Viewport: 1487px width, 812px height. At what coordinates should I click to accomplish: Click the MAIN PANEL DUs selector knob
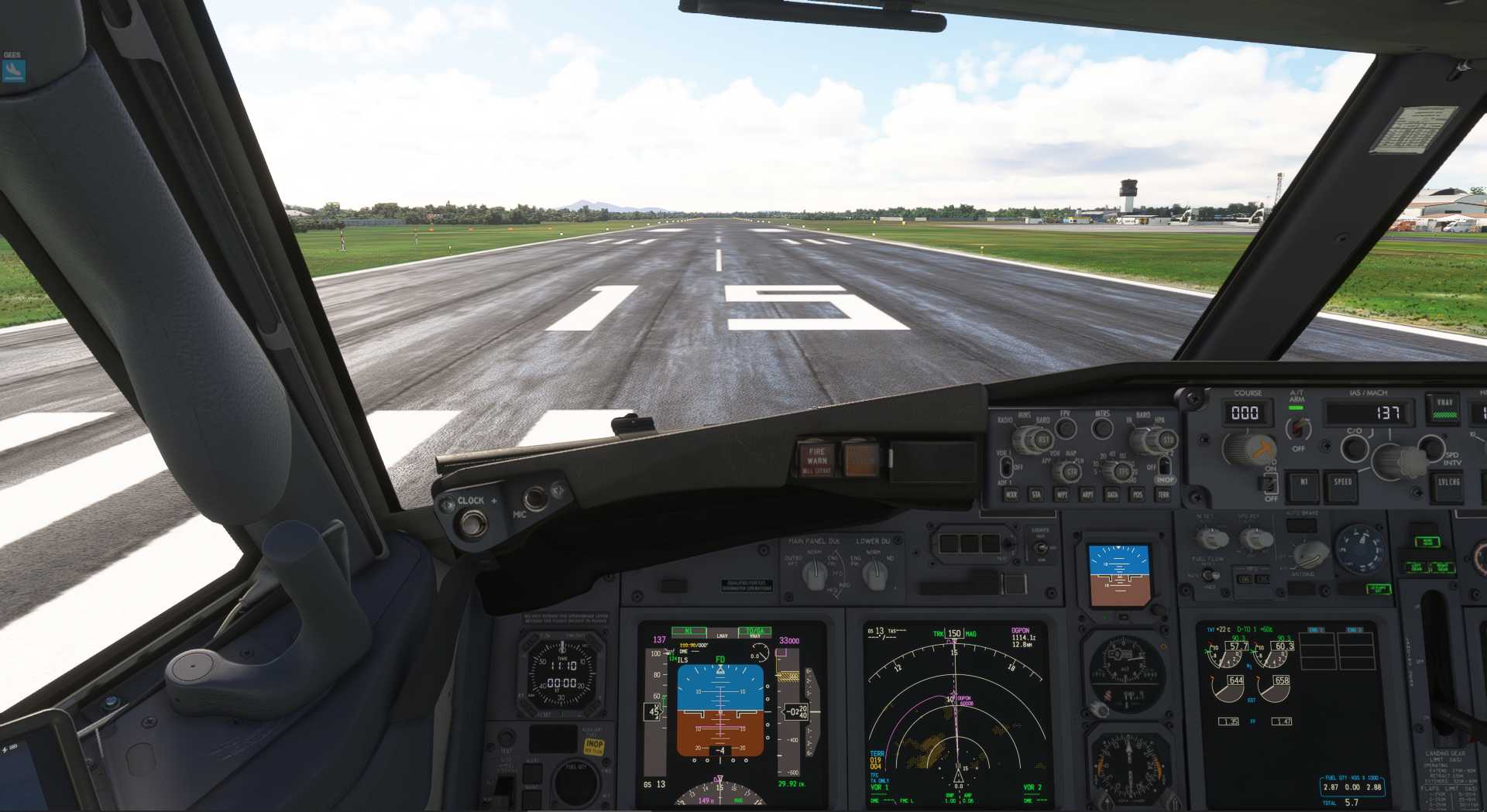[x=814, y=574]
